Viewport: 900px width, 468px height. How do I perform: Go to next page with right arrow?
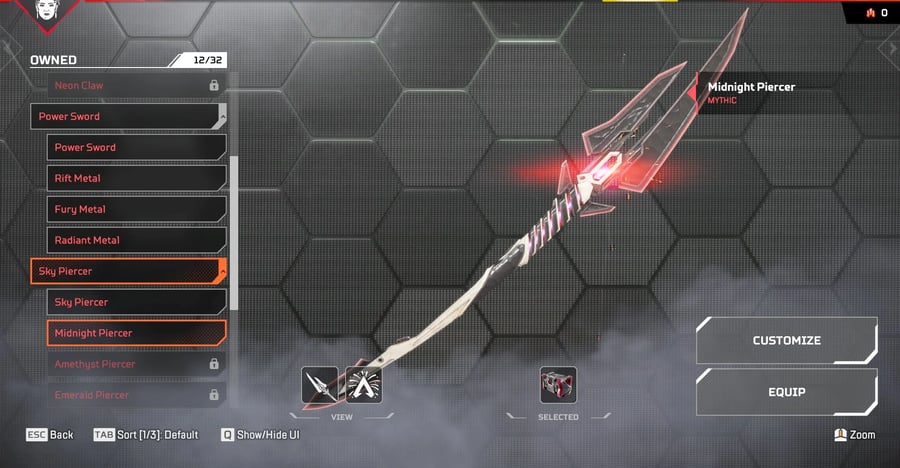pyautogui.click(x=890, y=48)
